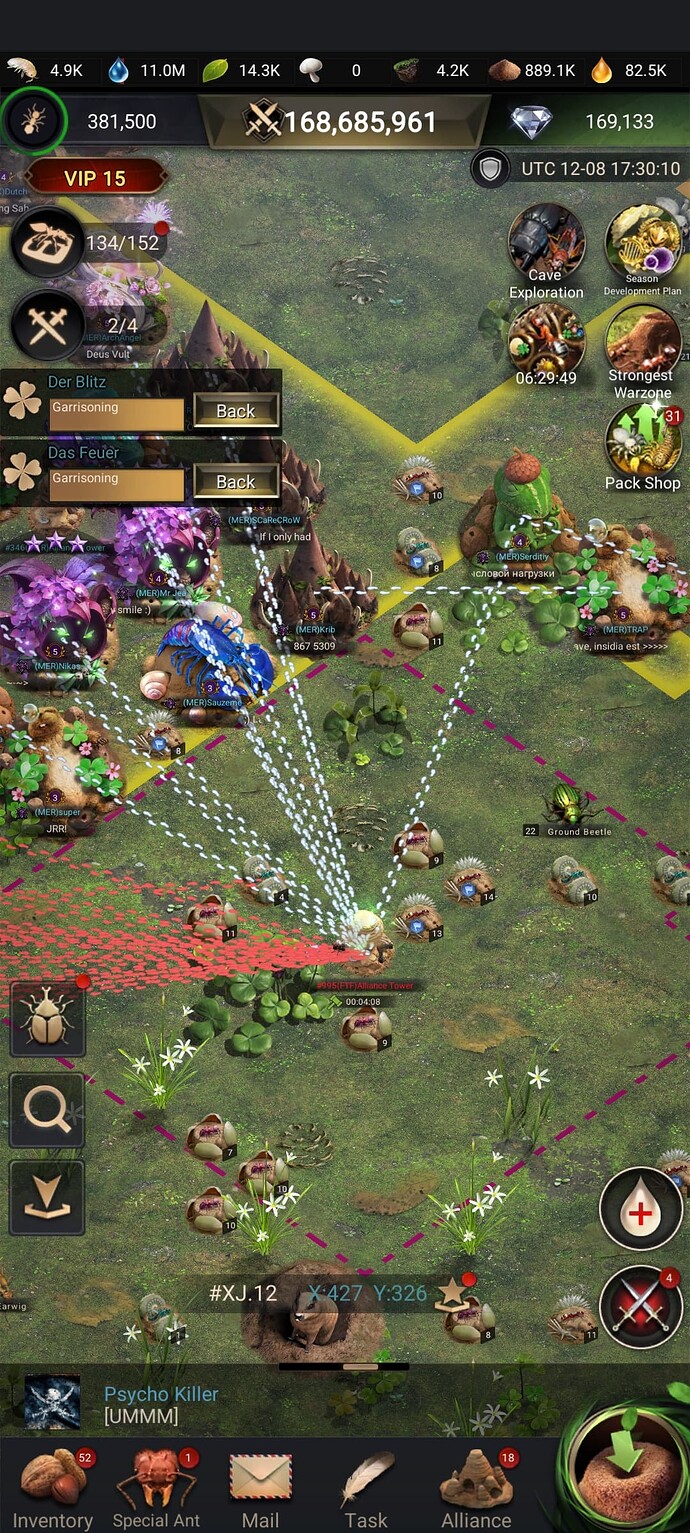Tap the beetle icon button
The width and height of the screenshot is (690, 1533).
[47, 1020]
